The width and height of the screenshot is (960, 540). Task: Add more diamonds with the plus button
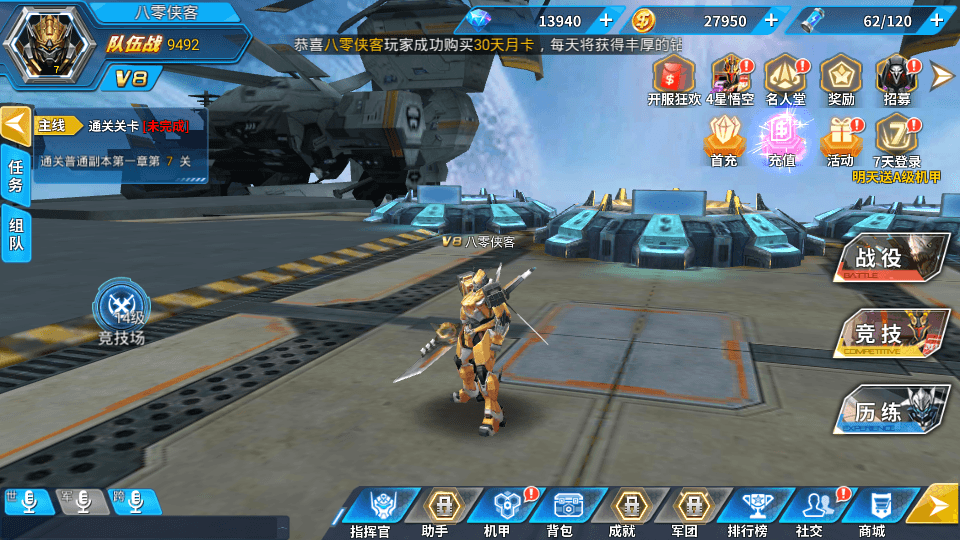click(x=605, y=20)
